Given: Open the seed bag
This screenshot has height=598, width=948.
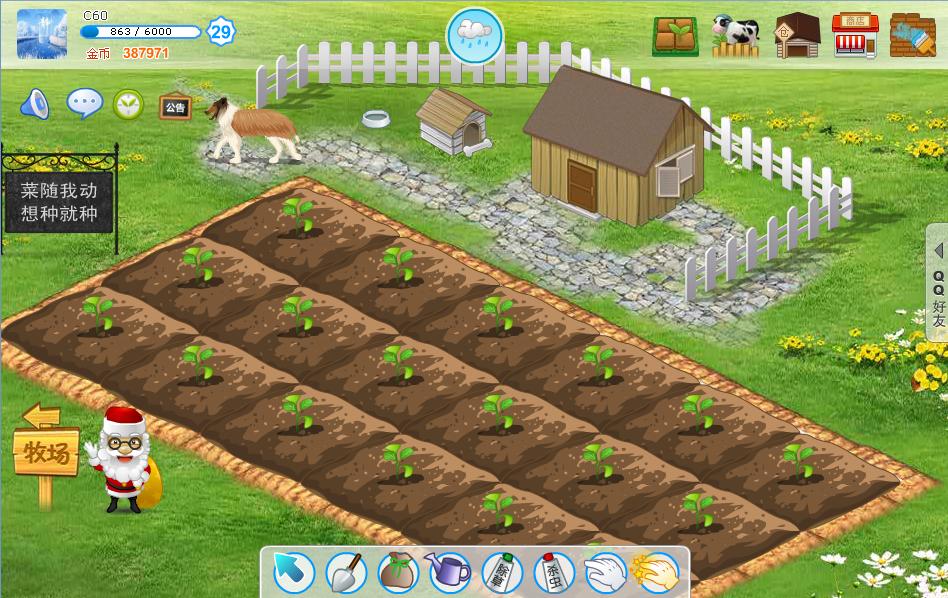Looking at the screenshot, I should click(x=398, y=572).
